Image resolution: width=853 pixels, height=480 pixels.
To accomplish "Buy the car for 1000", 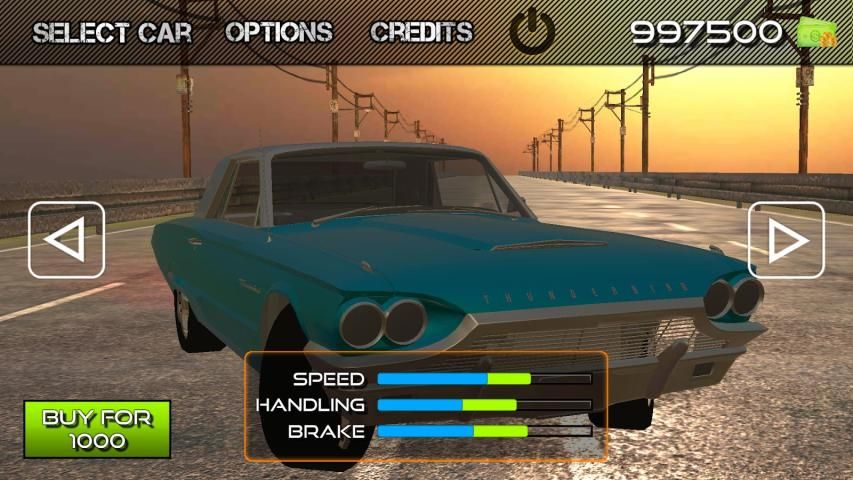I will click(97, 429).
